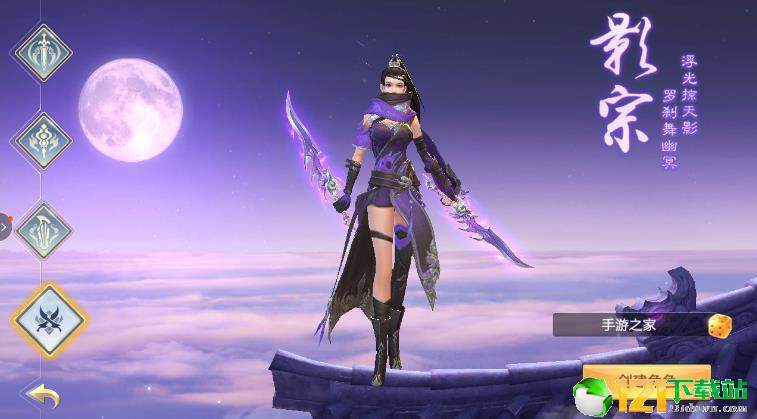Screen dimensions: 757x419
Task: Choose the ornate staff class icon
Action: pos(42,137)
